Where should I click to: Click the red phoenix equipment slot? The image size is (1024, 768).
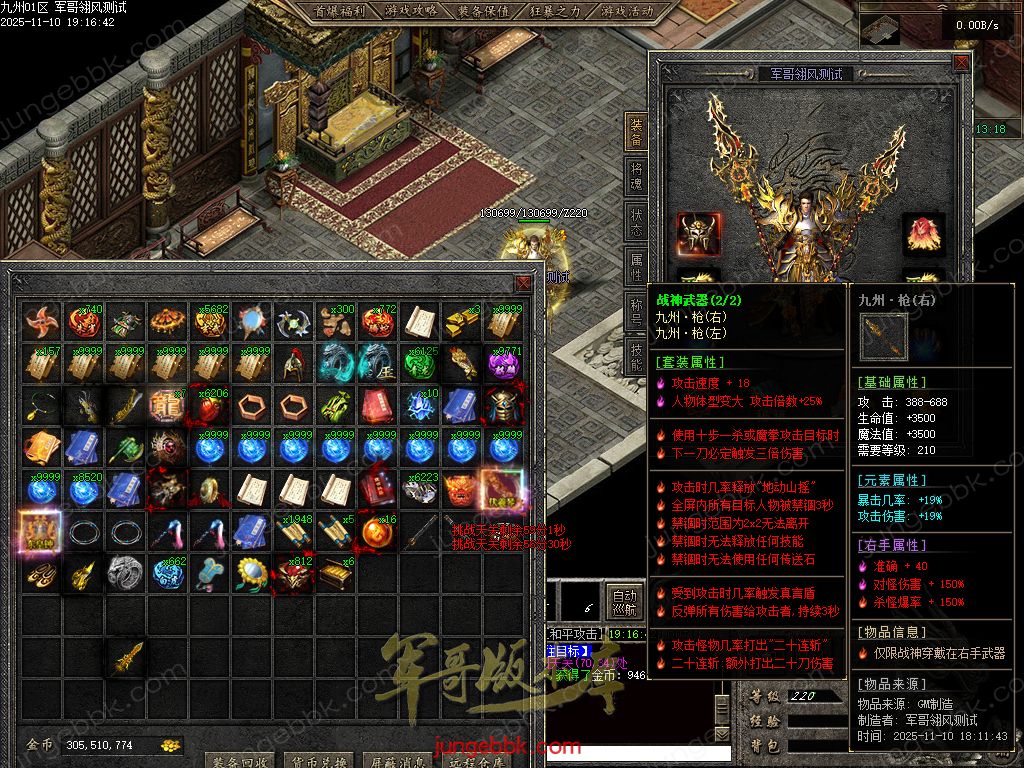pyautogui.click(x=922, y=234)
